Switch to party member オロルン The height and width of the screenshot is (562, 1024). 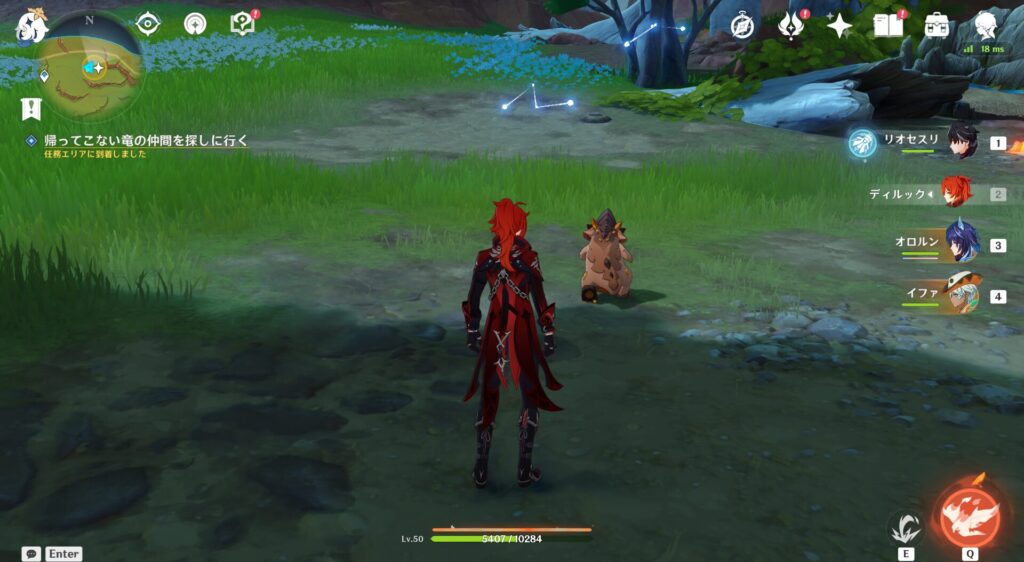(x=961, y=244)
